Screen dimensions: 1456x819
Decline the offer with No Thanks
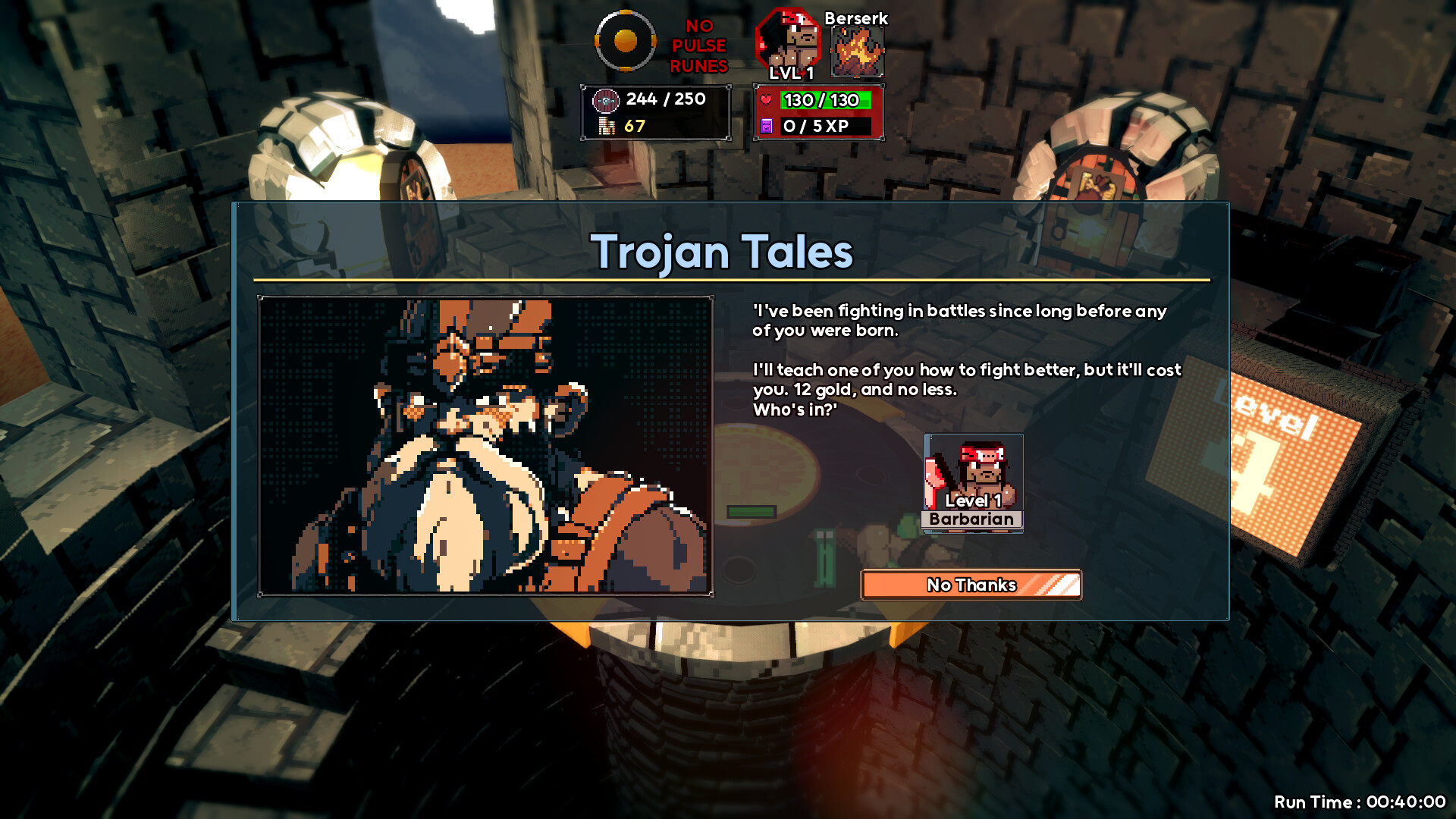[x=971, y=585]
